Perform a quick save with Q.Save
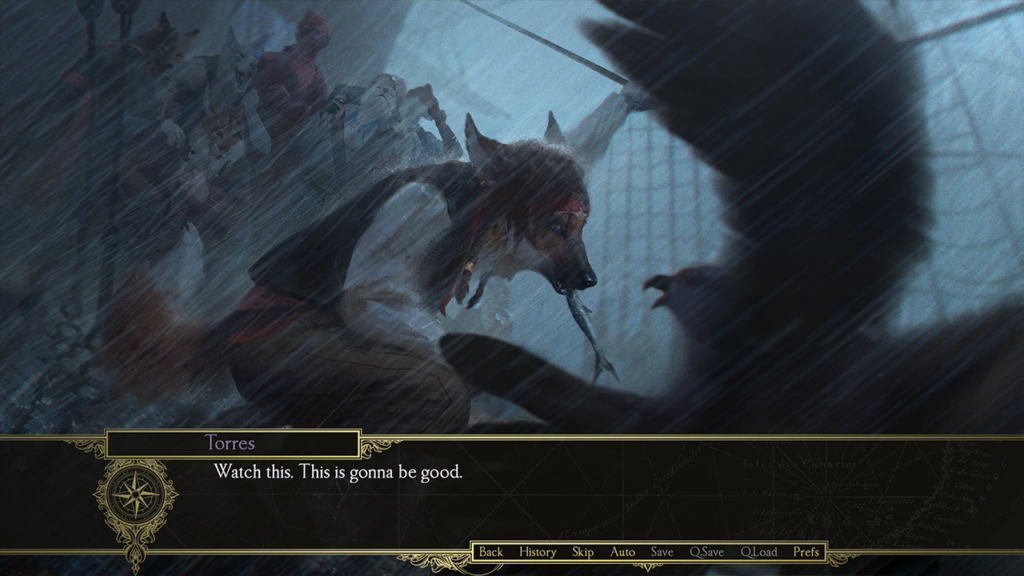1024x576 pixels. tap(707, 552)
